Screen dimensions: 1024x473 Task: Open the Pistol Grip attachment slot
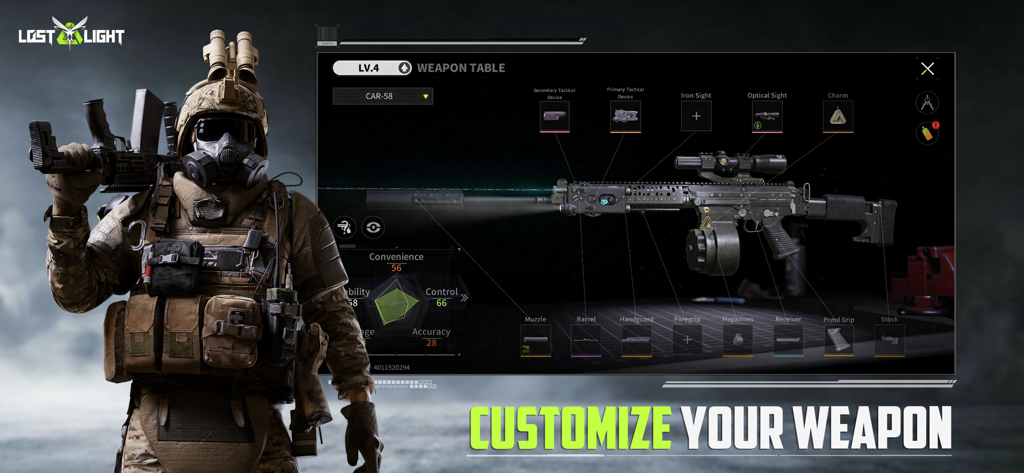[839, 340]
